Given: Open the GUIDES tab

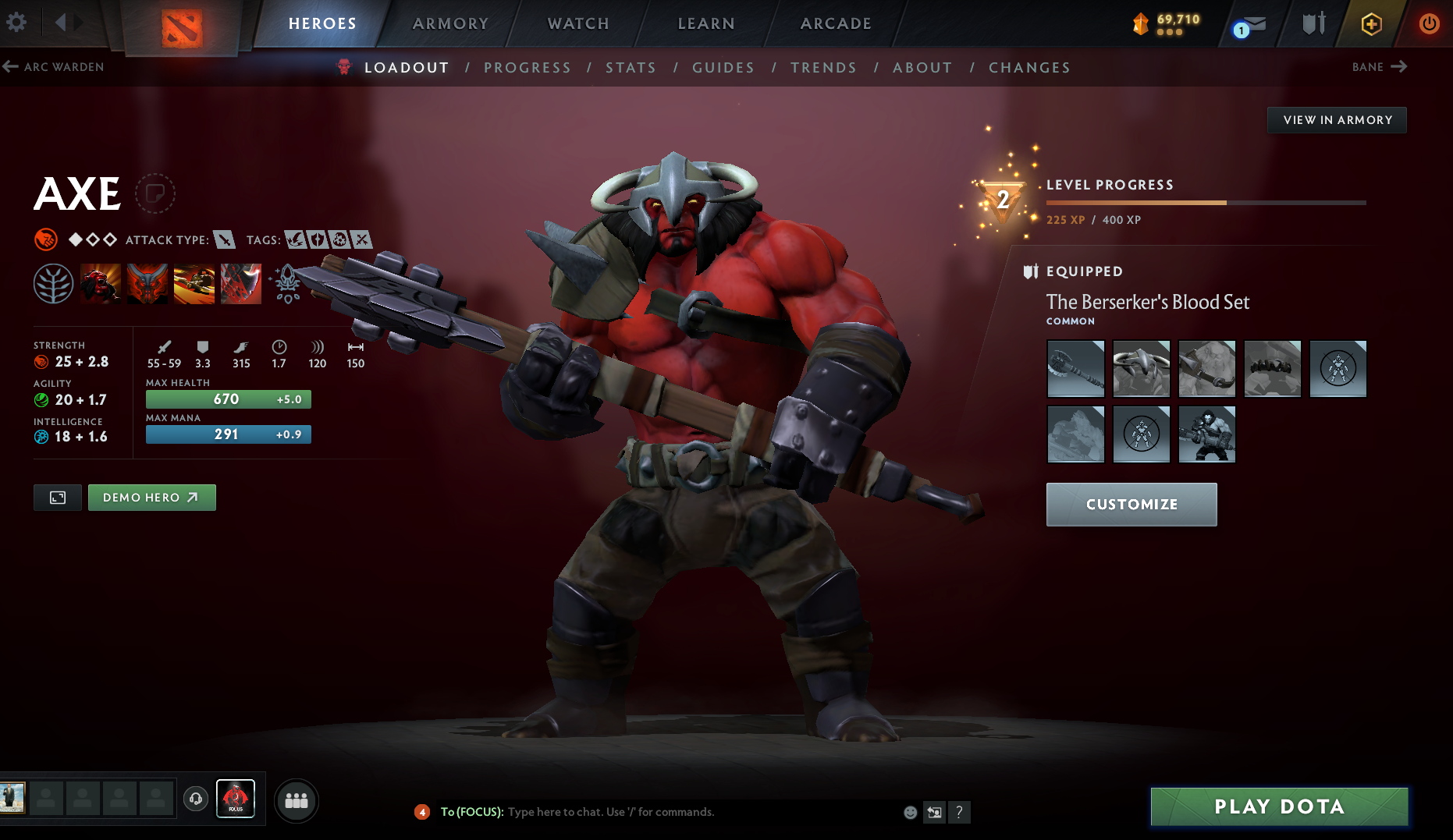Looking at the screenshot, I should (722, 68).
